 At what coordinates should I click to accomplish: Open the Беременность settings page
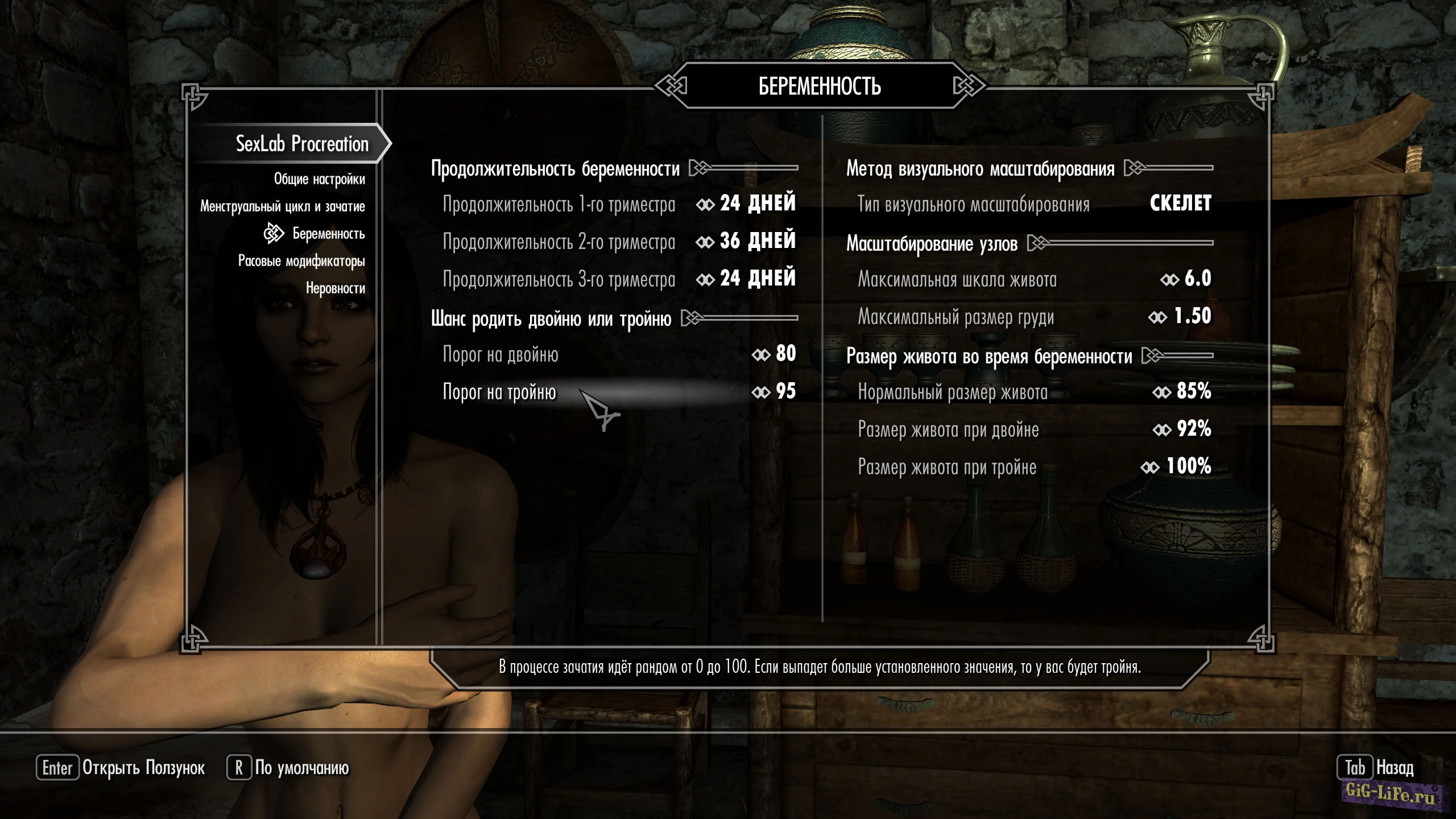point(328,233)
